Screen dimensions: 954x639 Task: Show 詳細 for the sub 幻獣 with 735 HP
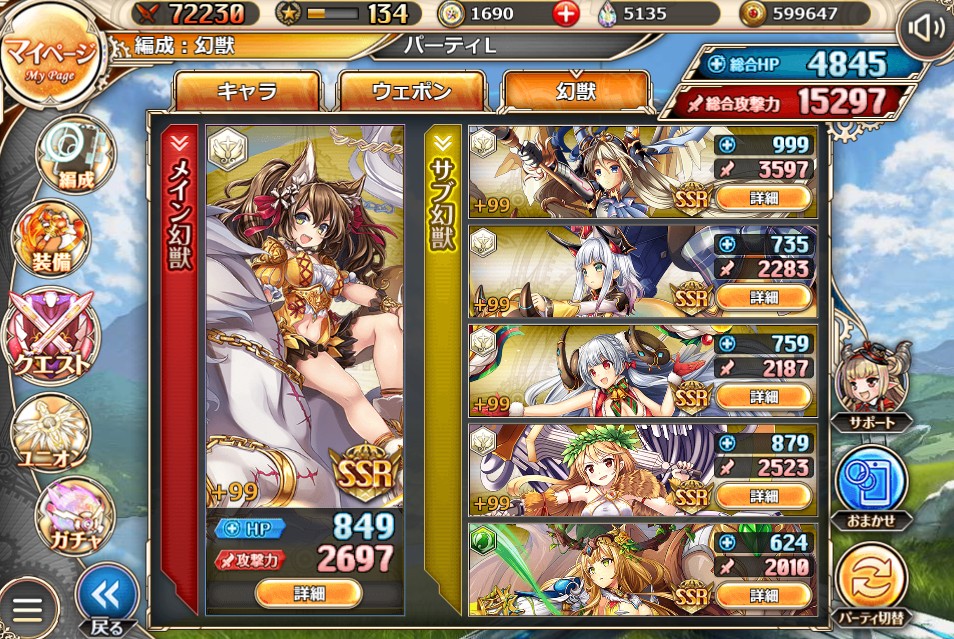click(x=763, y=297)
